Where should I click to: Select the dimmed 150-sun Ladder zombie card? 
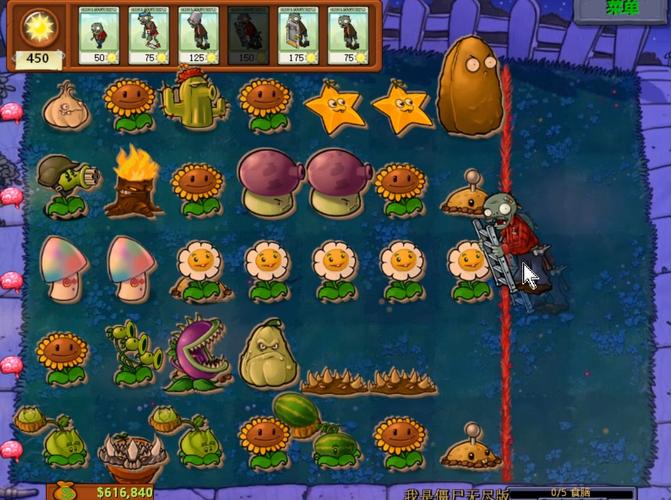tap(248, 36)
